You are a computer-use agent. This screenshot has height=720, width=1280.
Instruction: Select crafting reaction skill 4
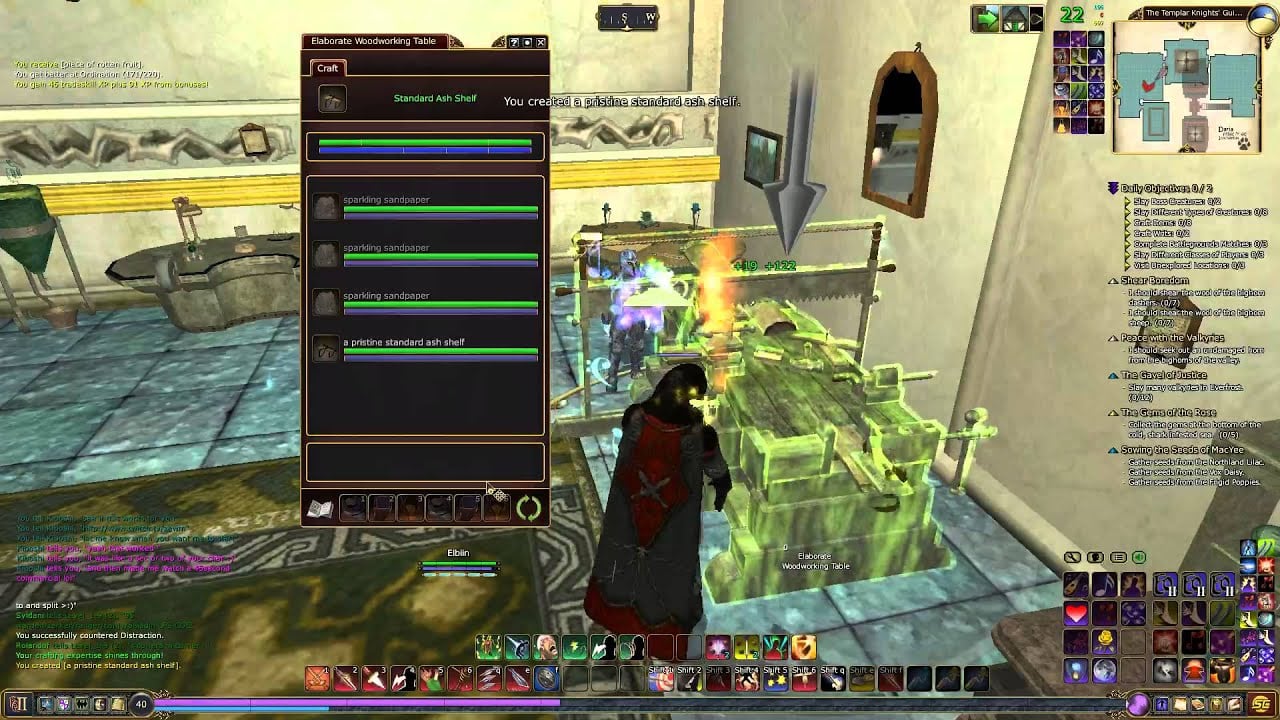click(439, 508)
